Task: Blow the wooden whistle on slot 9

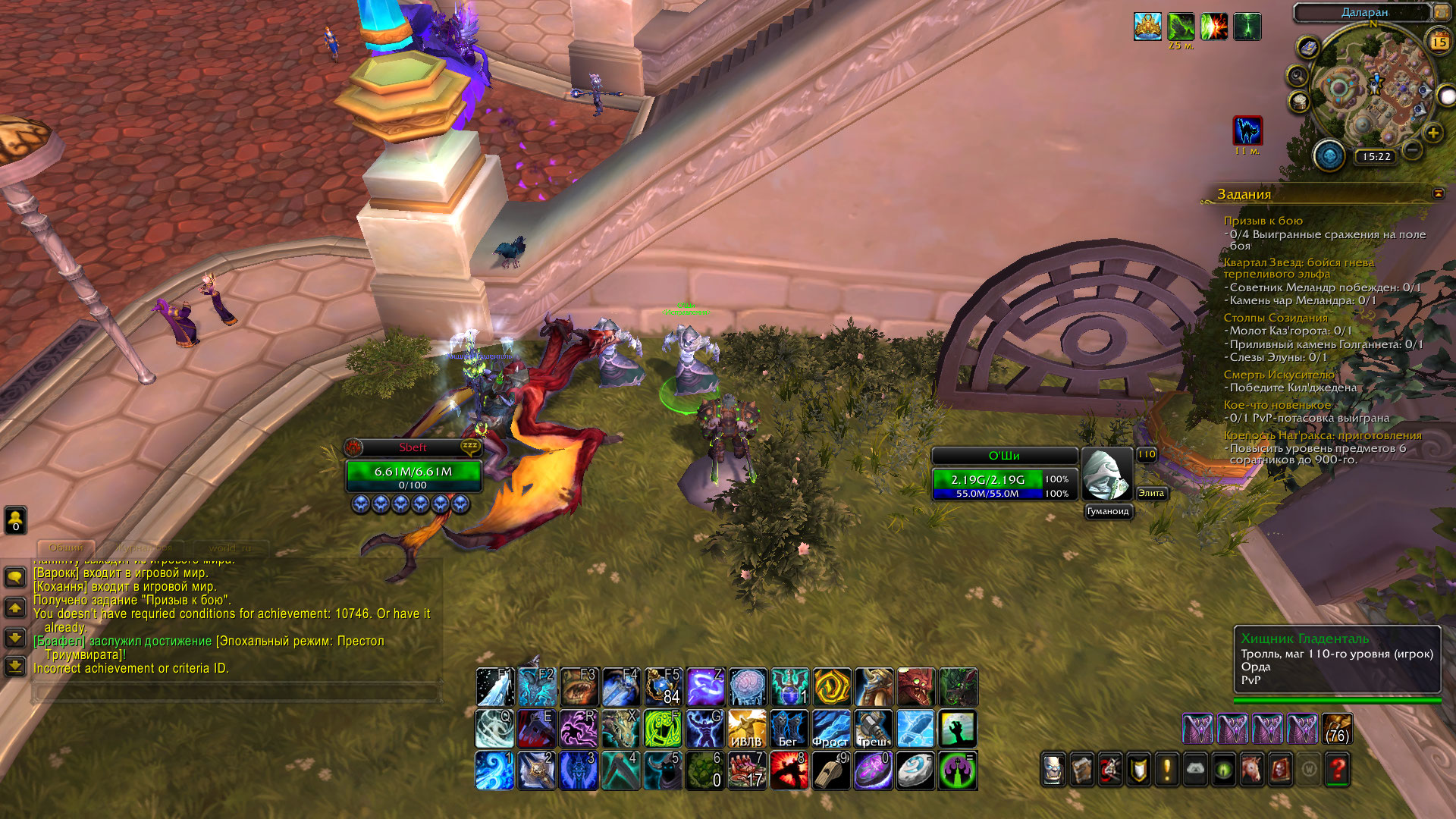Action: coord(831,770)
